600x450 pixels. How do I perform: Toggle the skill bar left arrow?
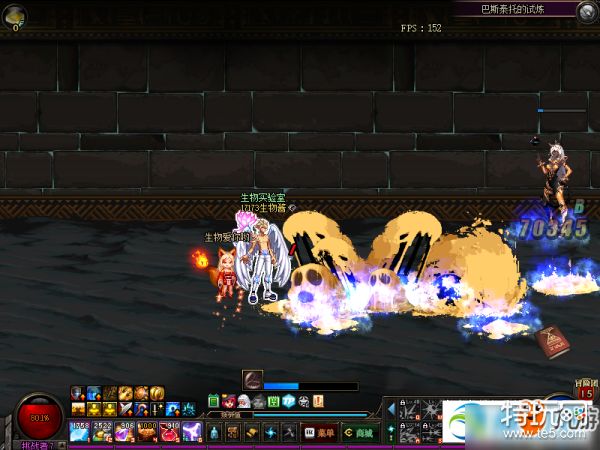[390, 409]
